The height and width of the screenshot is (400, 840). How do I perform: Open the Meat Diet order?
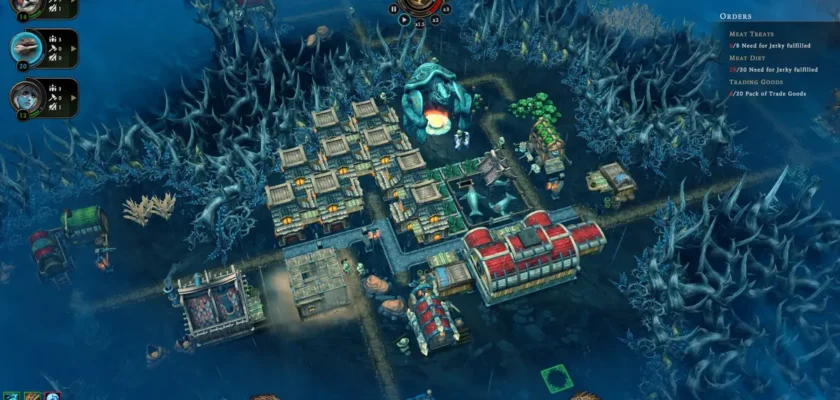point(750,57)
